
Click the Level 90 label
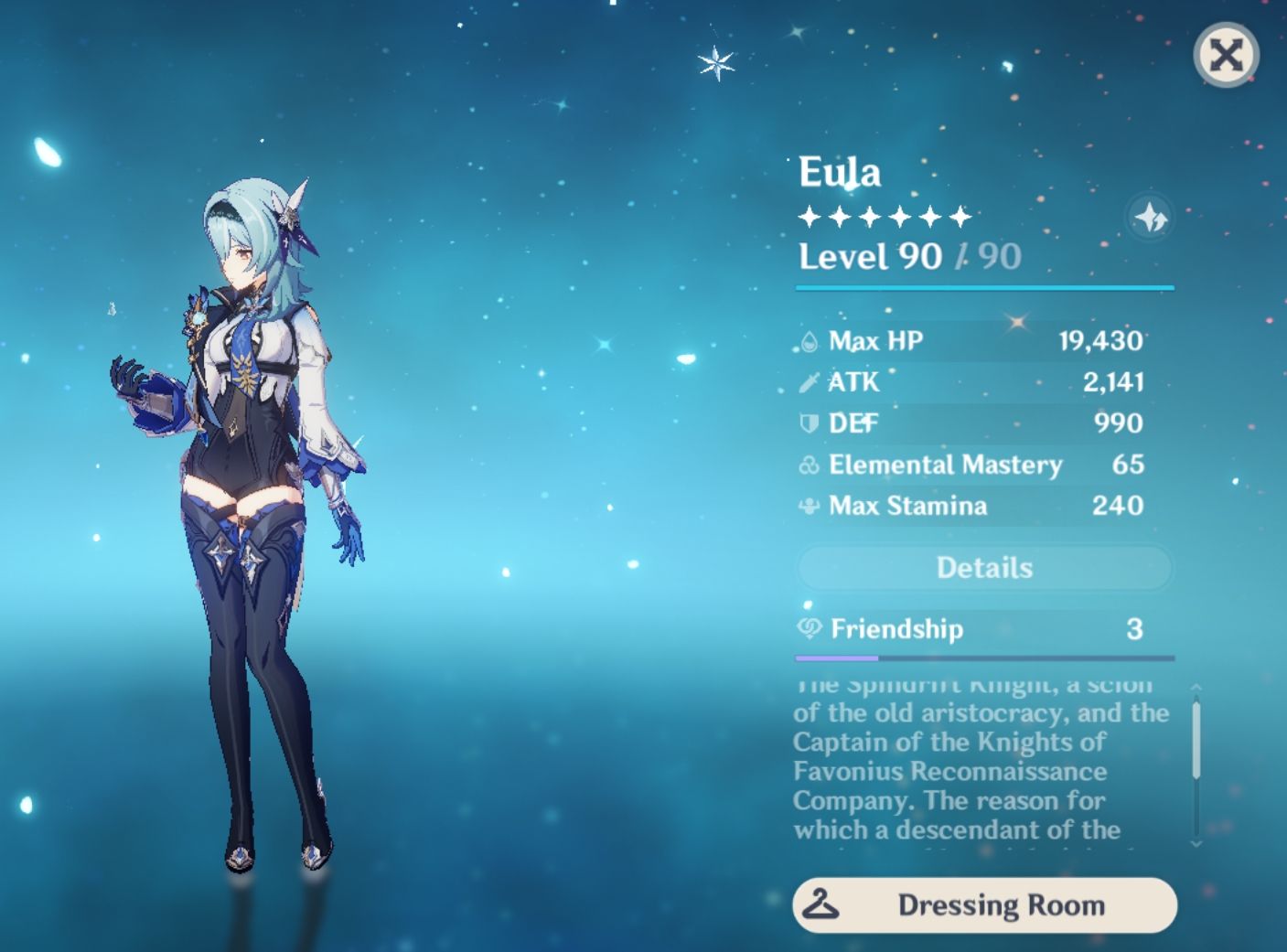(x=867, y=256)
